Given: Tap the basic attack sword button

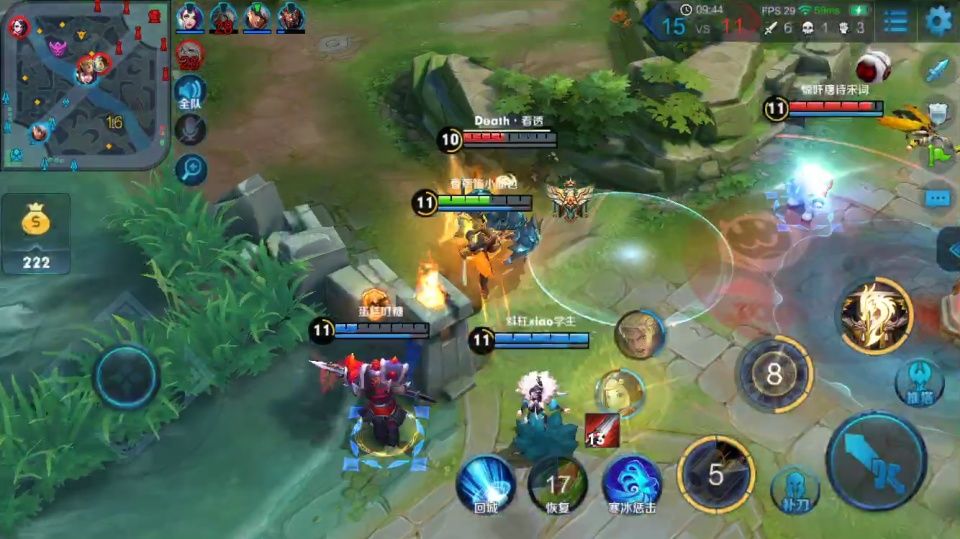Looking at the screenshot, I should [x=876, y=461].
